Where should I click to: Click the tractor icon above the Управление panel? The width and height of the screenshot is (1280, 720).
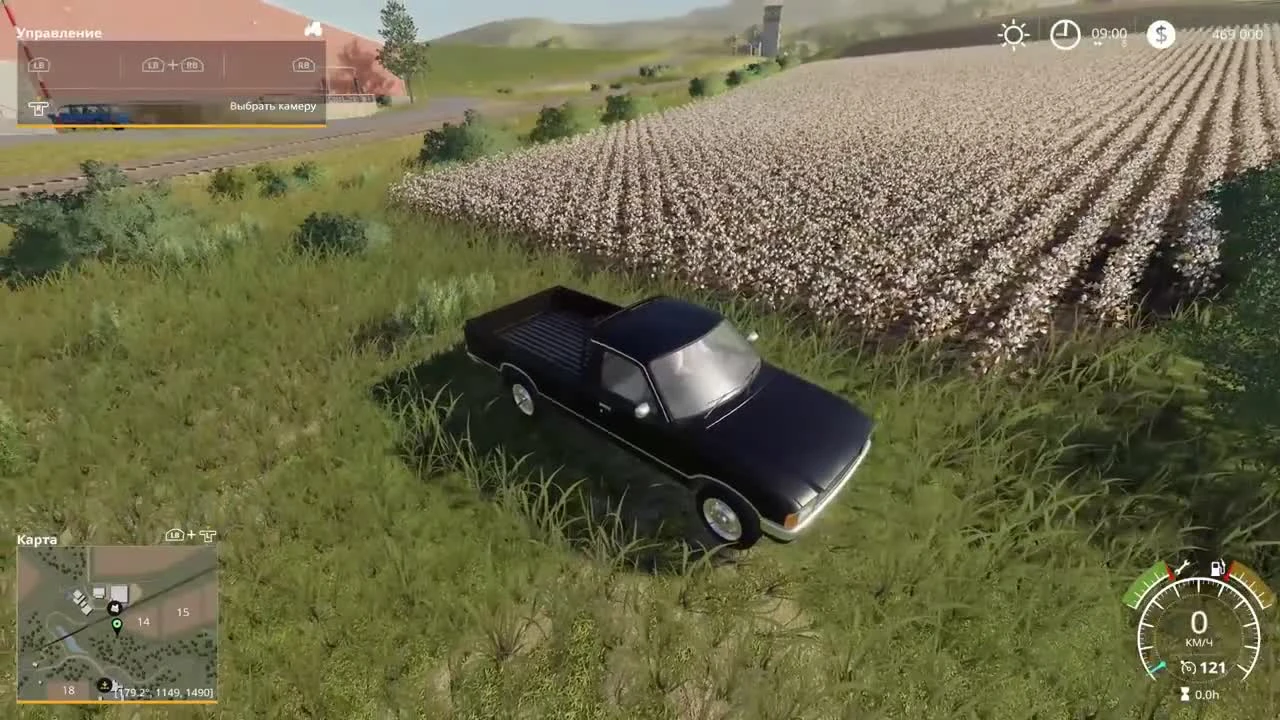(311, 30)
